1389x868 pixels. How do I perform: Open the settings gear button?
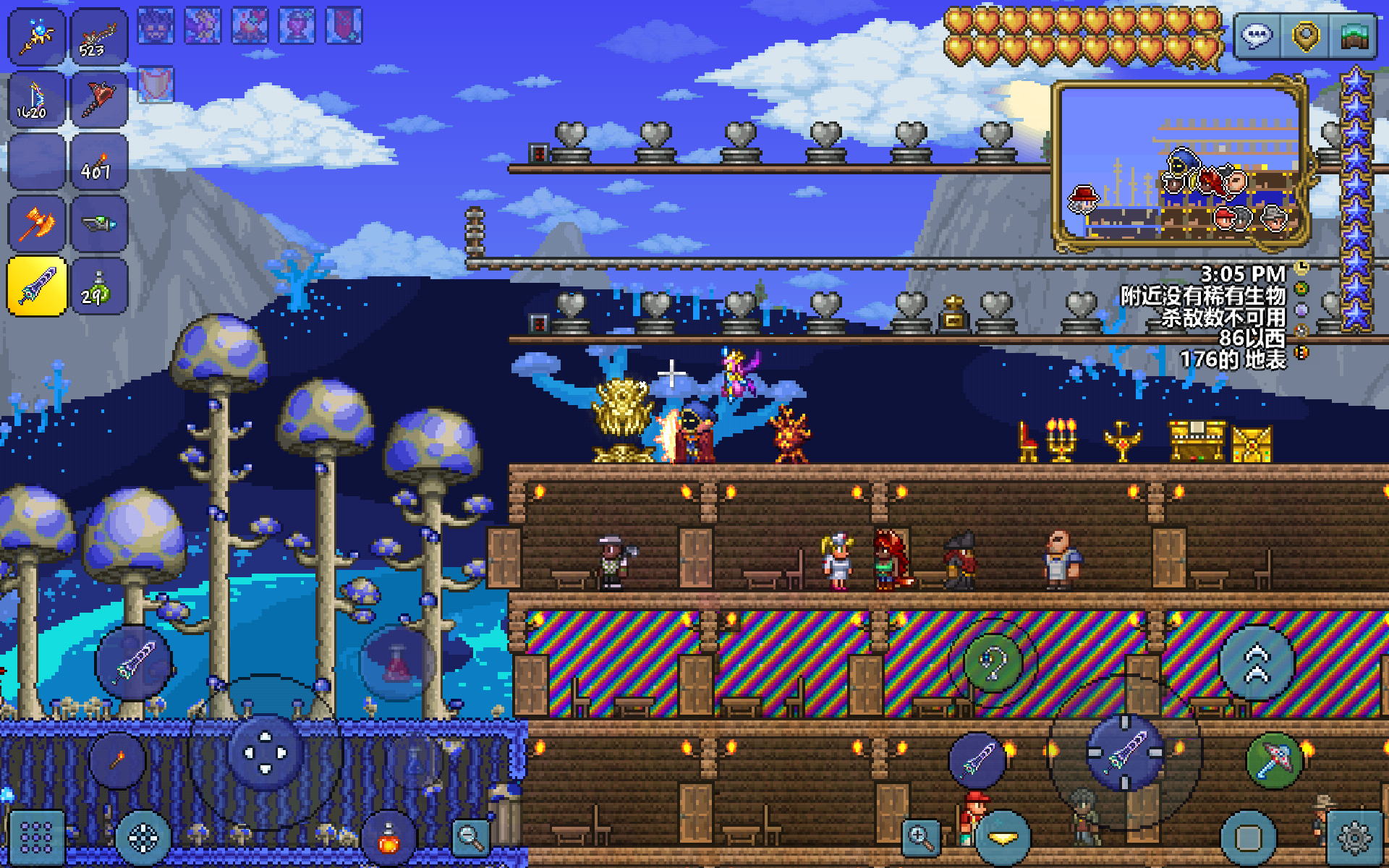point(1354,838)
